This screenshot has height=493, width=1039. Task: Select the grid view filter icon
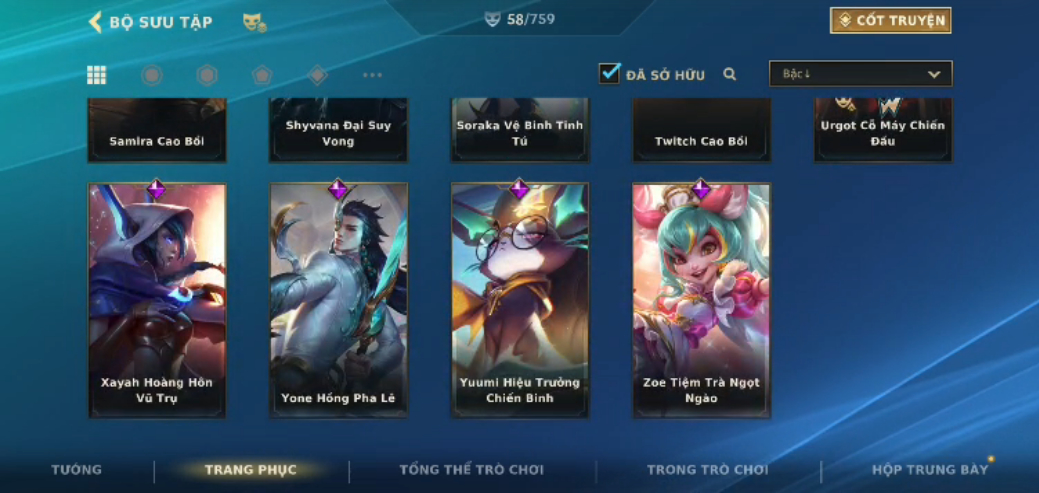coord(97,75)
